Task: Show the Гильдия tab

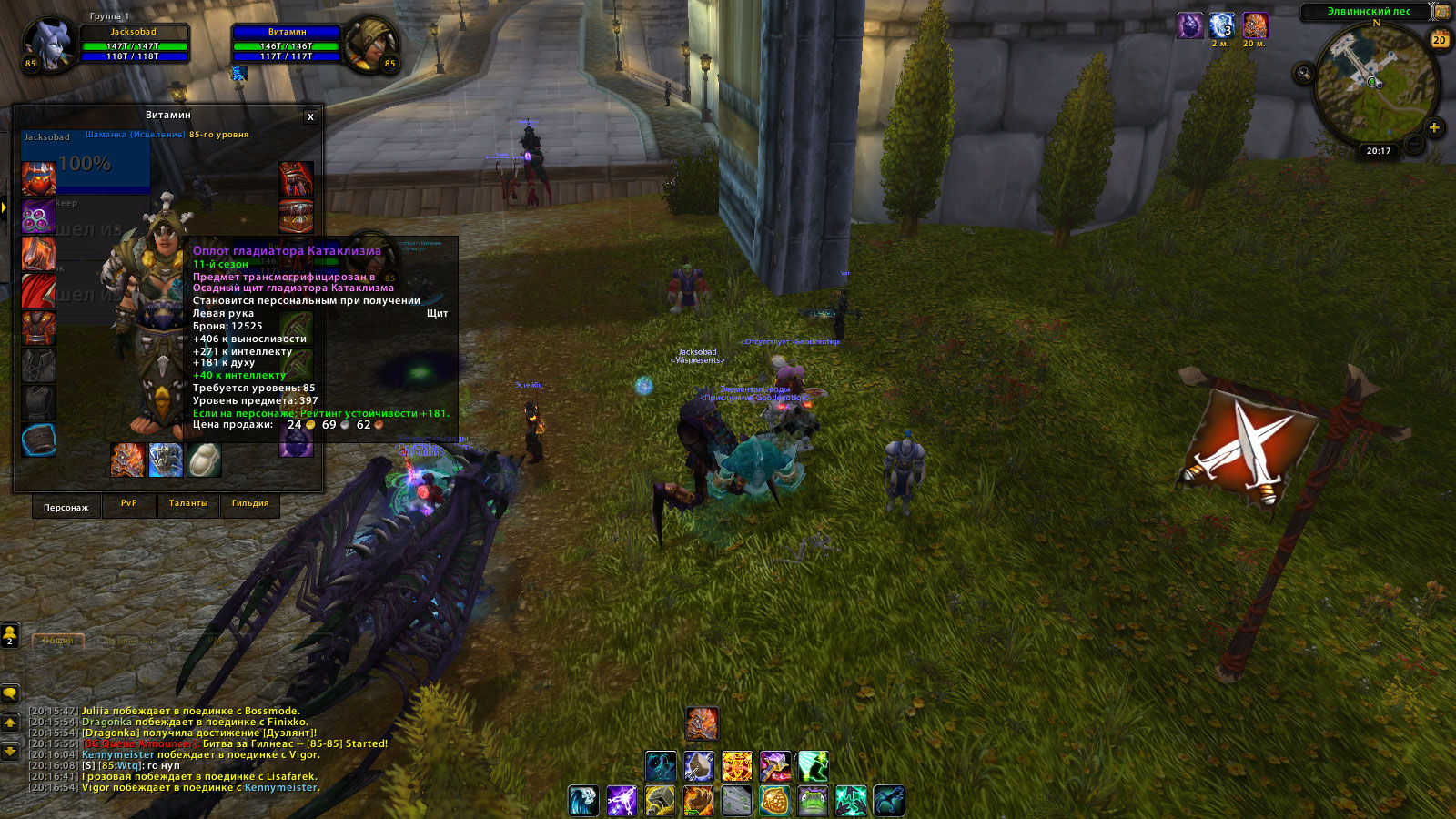Action: click(x=250, y=503)
